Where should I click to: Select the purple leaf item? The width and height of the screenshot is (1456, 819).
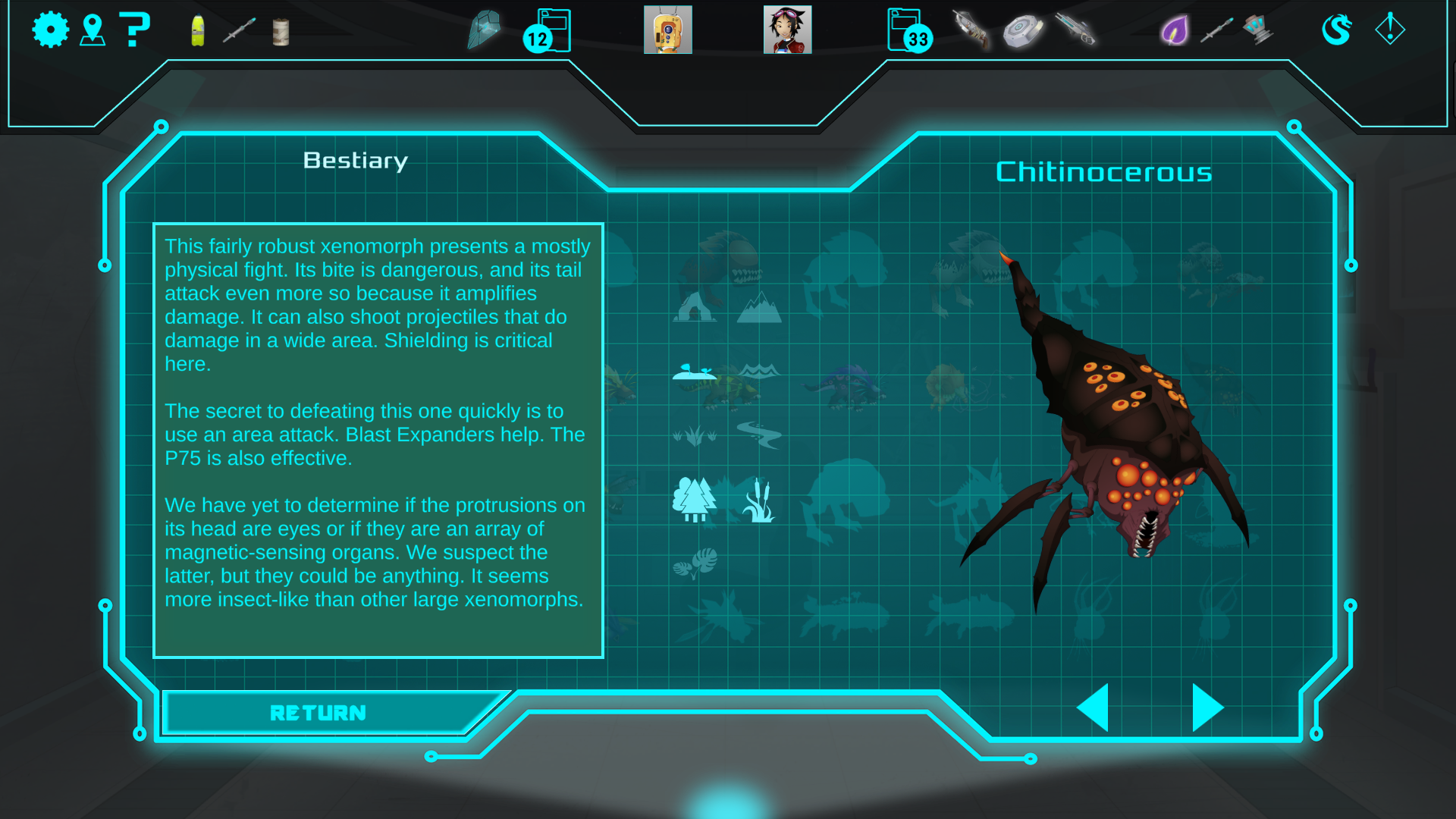(x=1175, y=31)
